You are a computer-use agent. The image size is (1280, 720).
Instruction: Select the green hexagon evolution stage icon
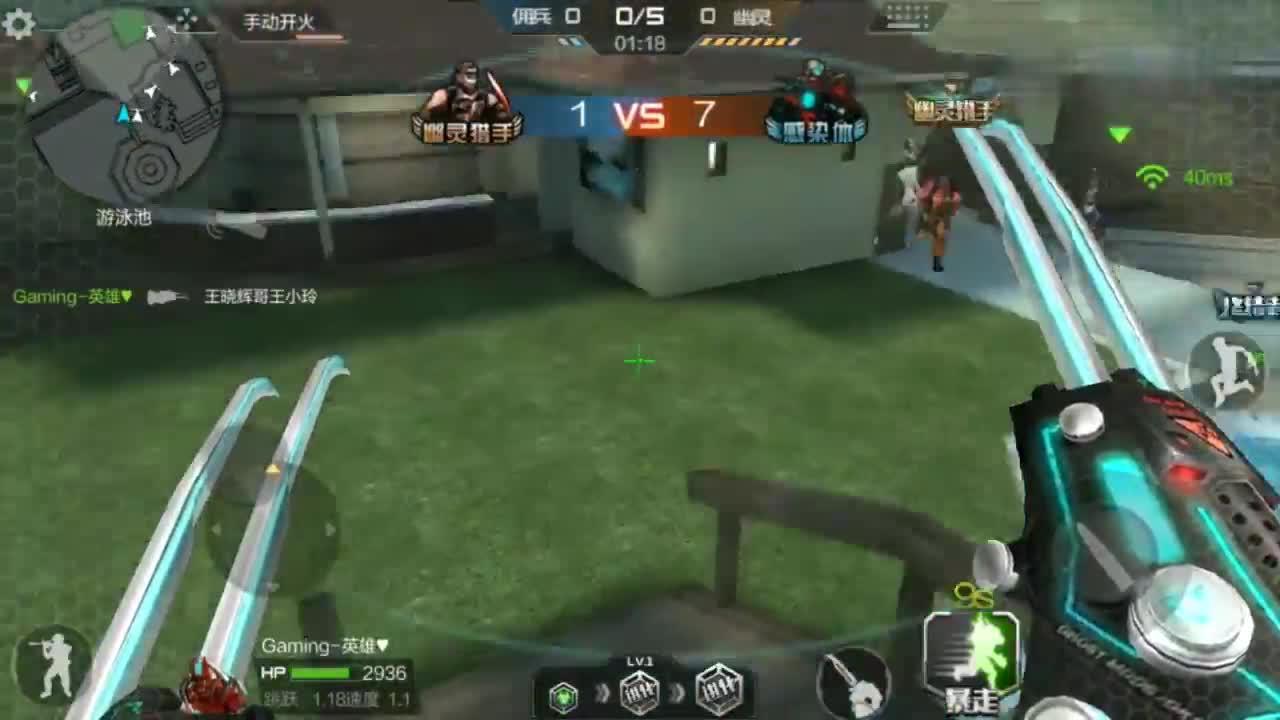click(564, 693)
